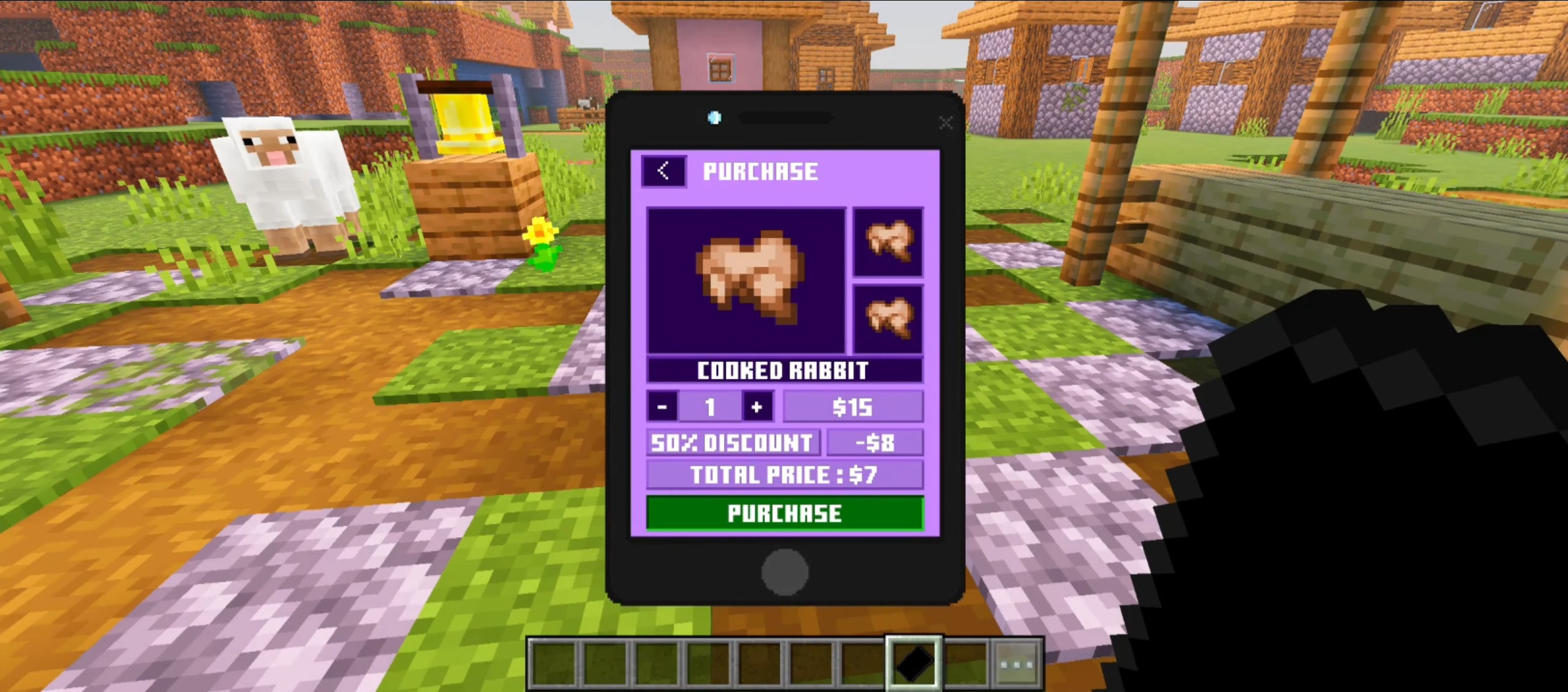Increase quantity with the plus button

(757, 407)
